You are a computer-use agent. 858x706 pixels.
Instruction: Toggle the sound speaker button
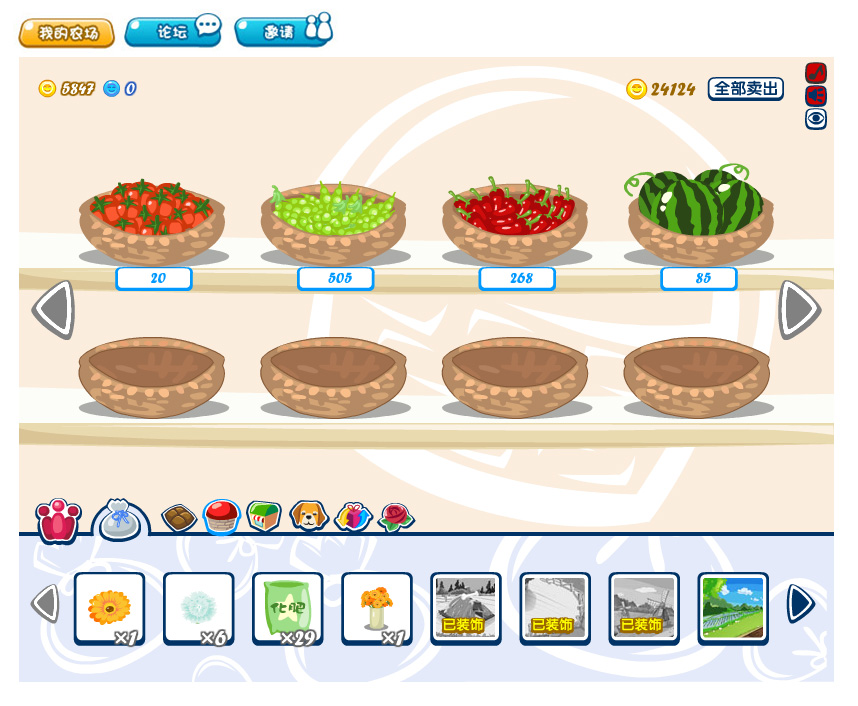[816, 96]
